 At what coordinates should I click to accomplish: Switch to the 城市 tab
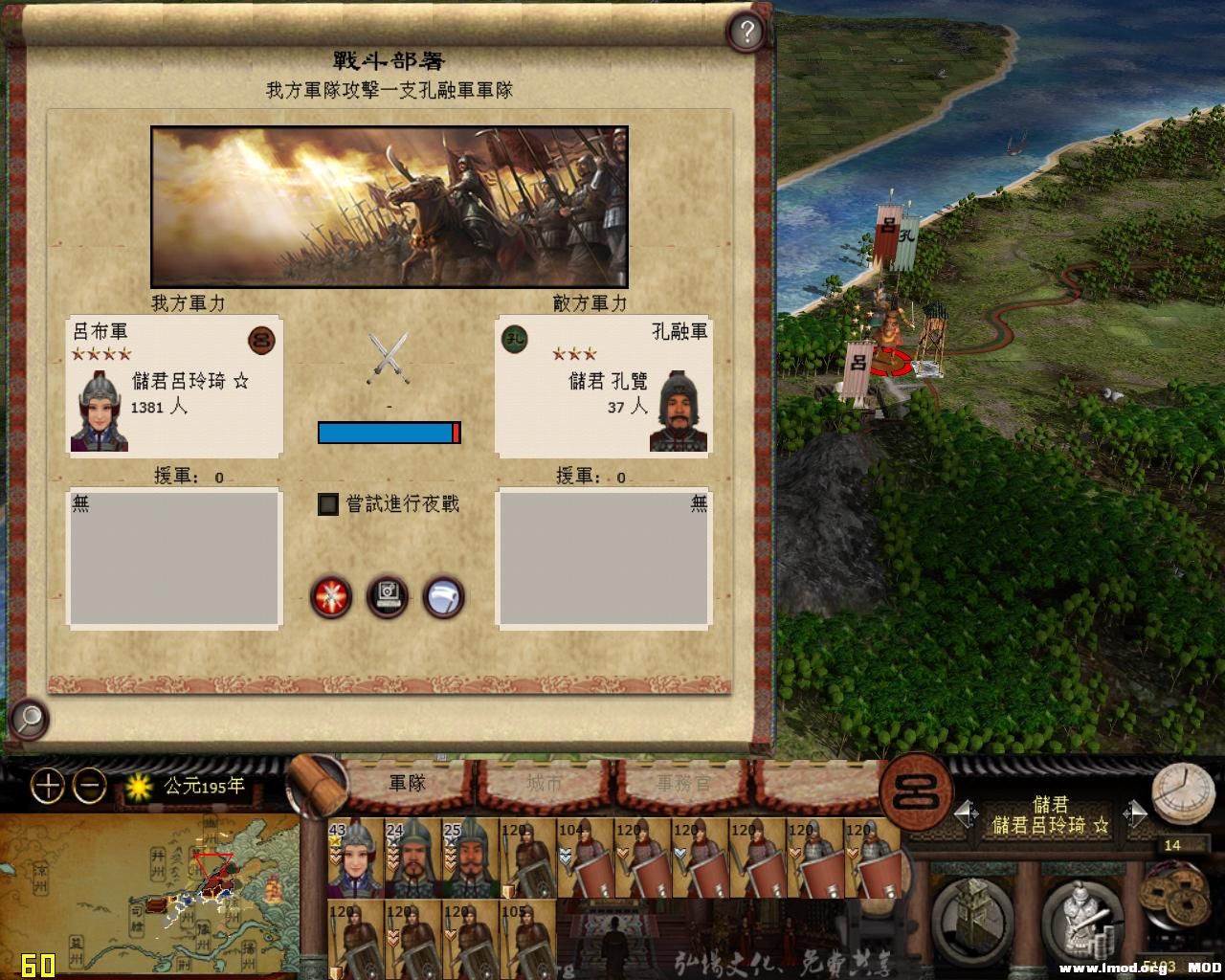pos(546,782)
